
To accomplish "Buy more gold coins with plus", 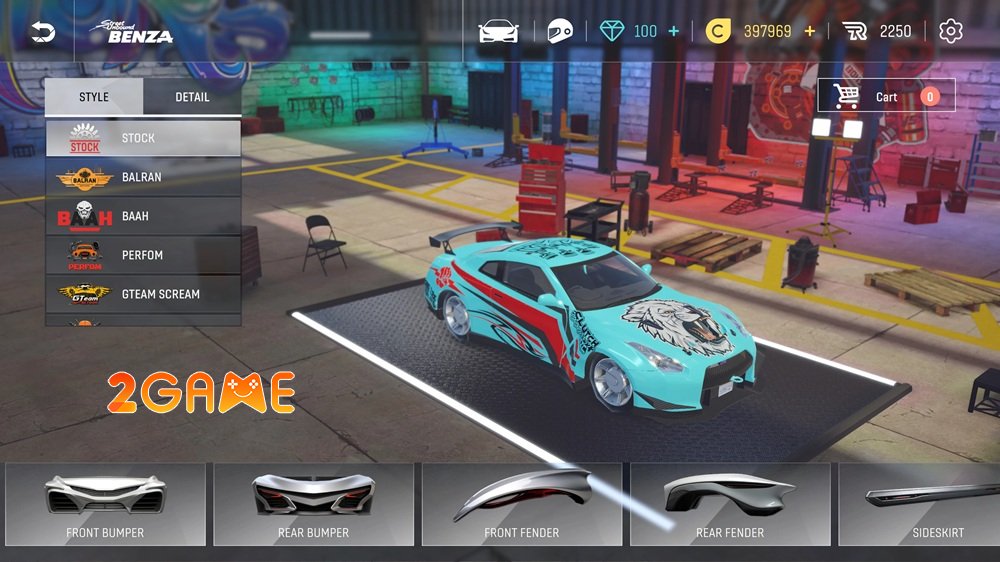I will (x=809, y=32).
